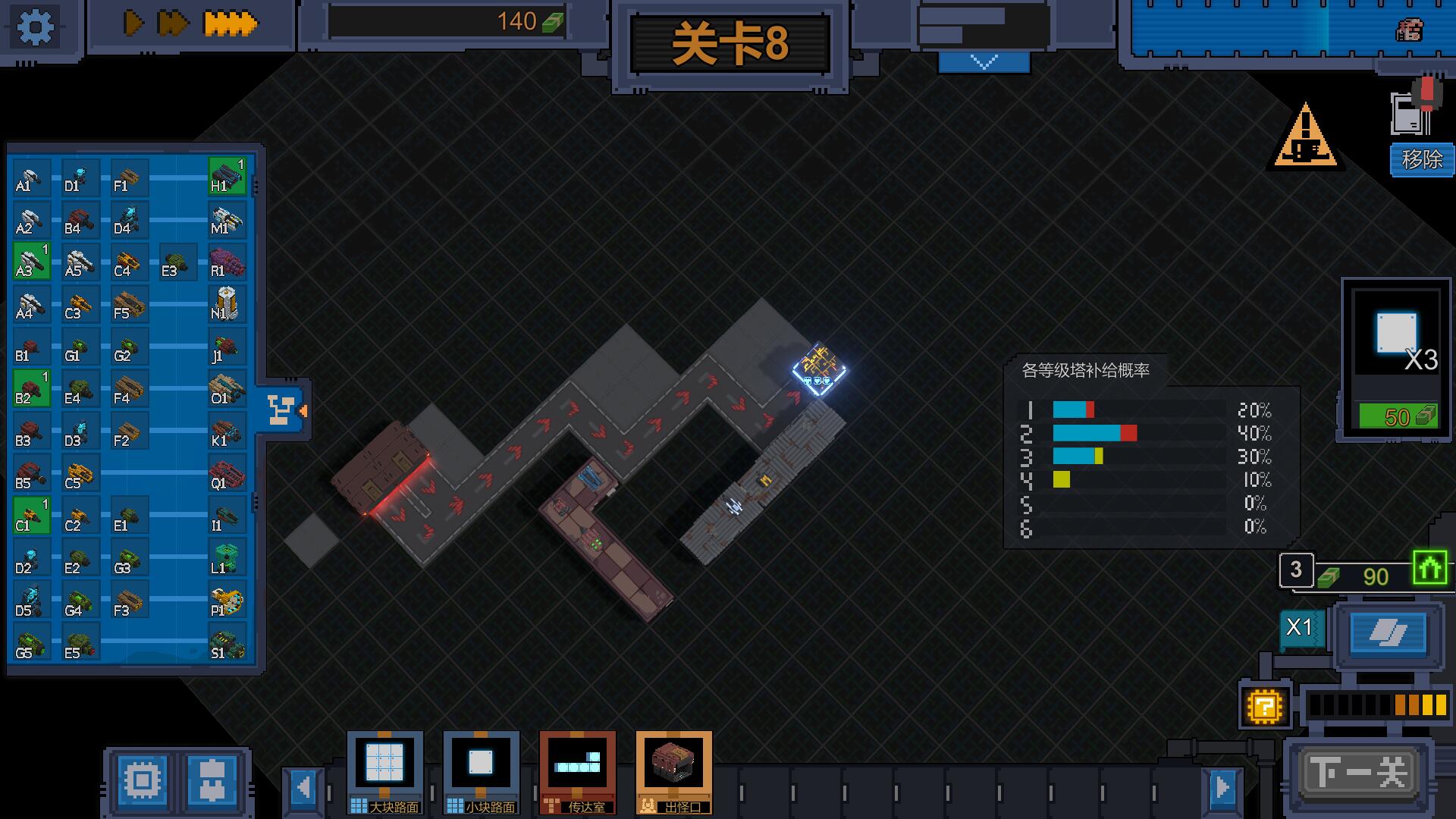Open the gear settings menu
The image size is (1456, 819).
(35, 28)
